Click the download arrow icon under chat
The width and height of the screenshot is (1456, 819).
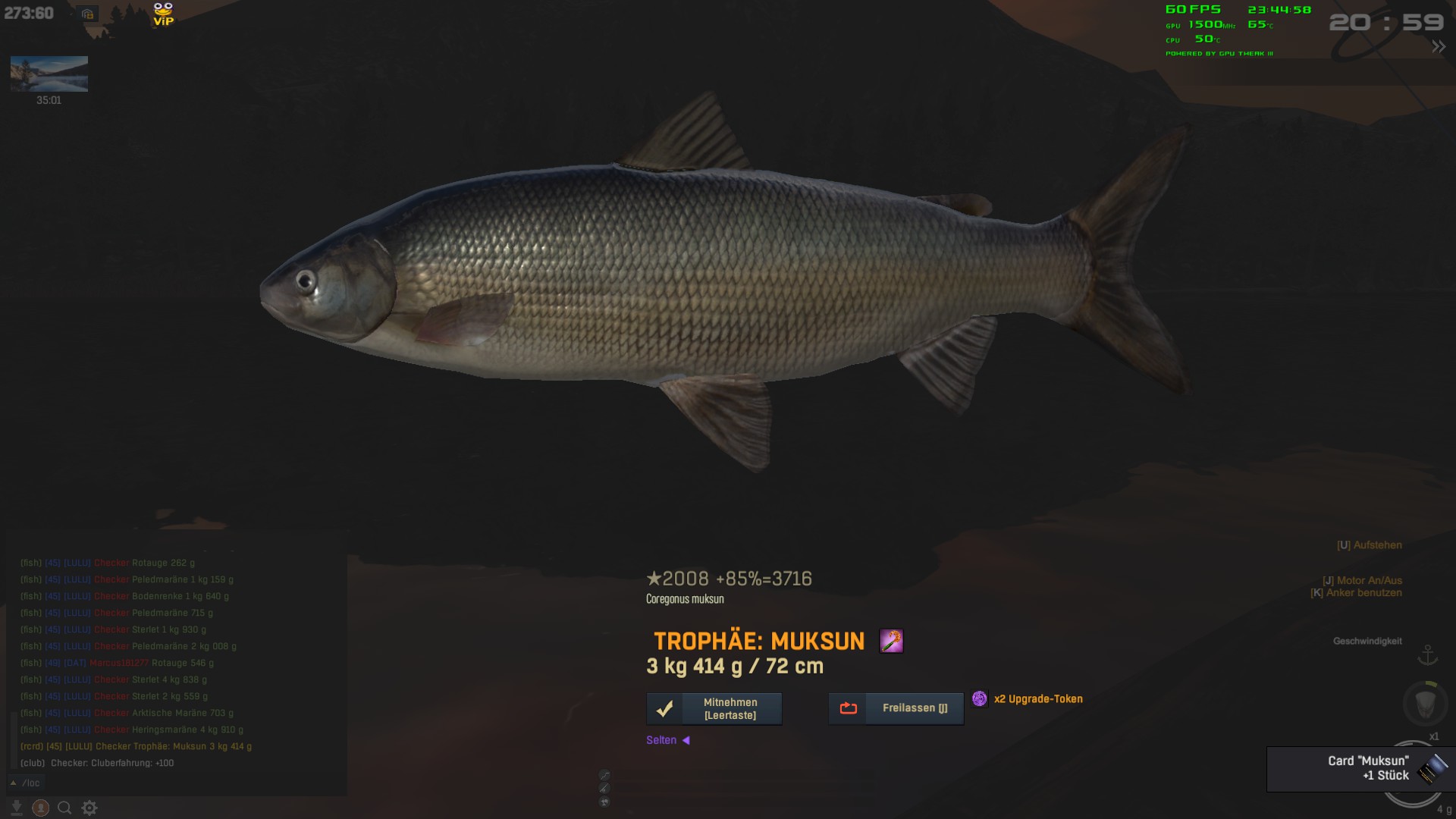click(x=17, y=808)
